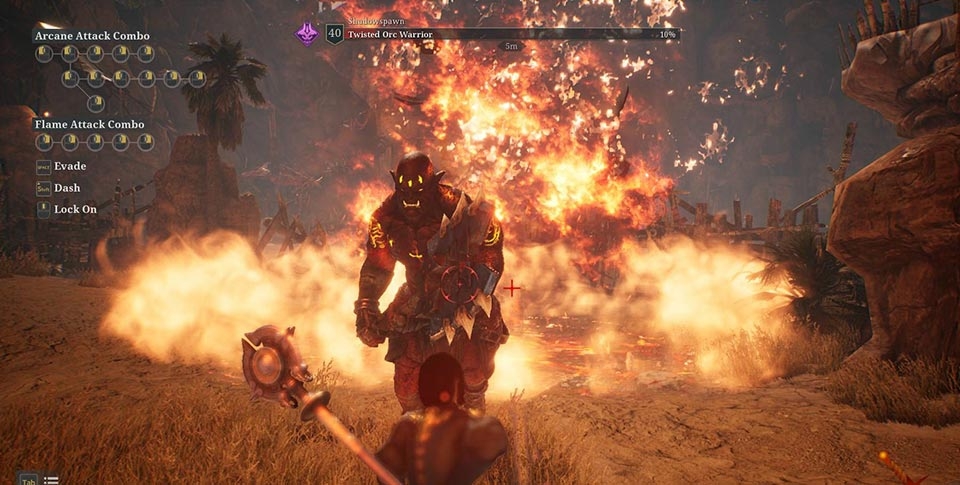Screen dimensions: 960x485
Task: Select the Arcane Attack Combo heading
Action: point(92,36)
